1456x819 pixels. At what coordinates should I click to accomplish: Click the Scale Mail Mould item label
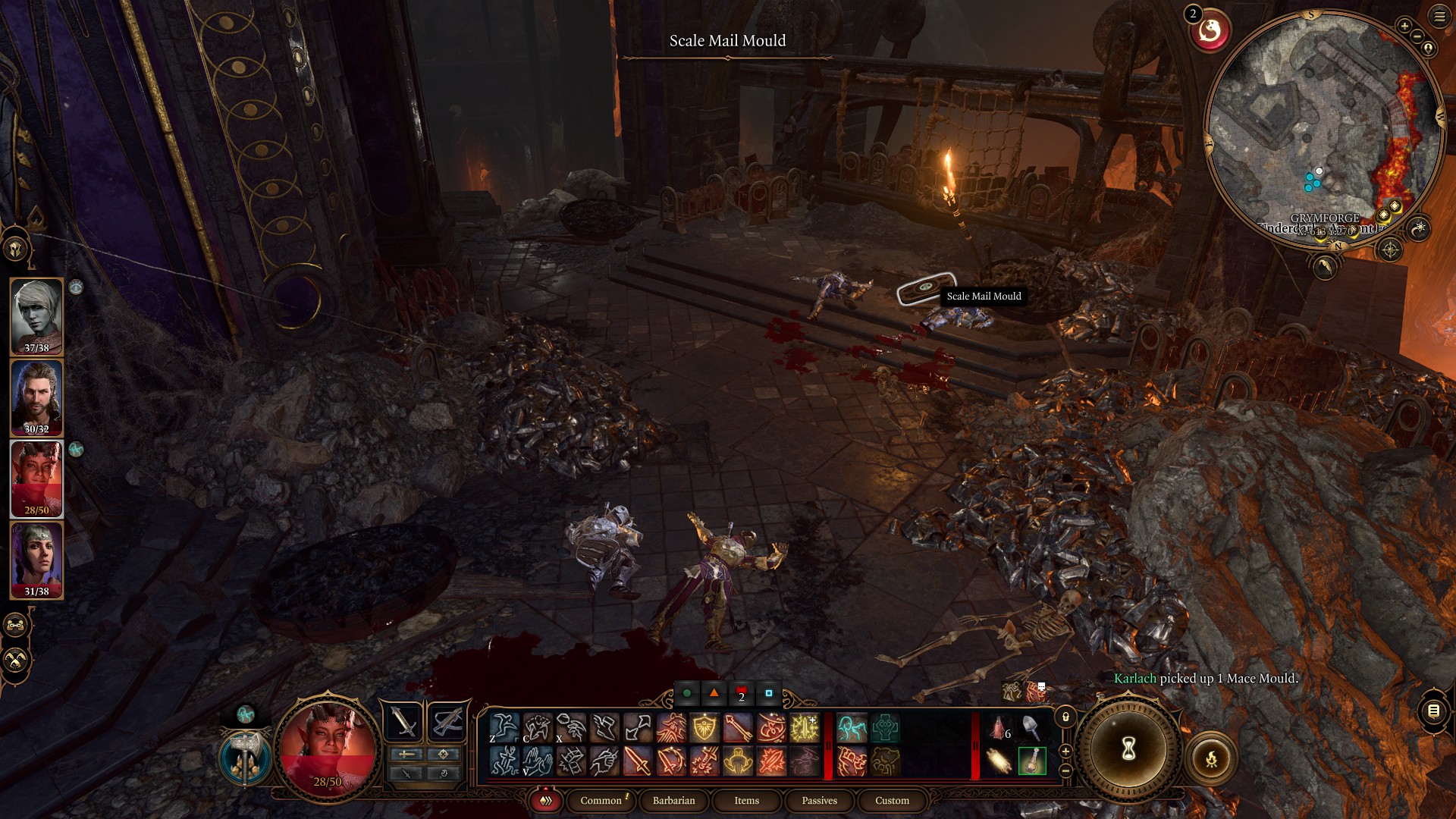(983, 297)
